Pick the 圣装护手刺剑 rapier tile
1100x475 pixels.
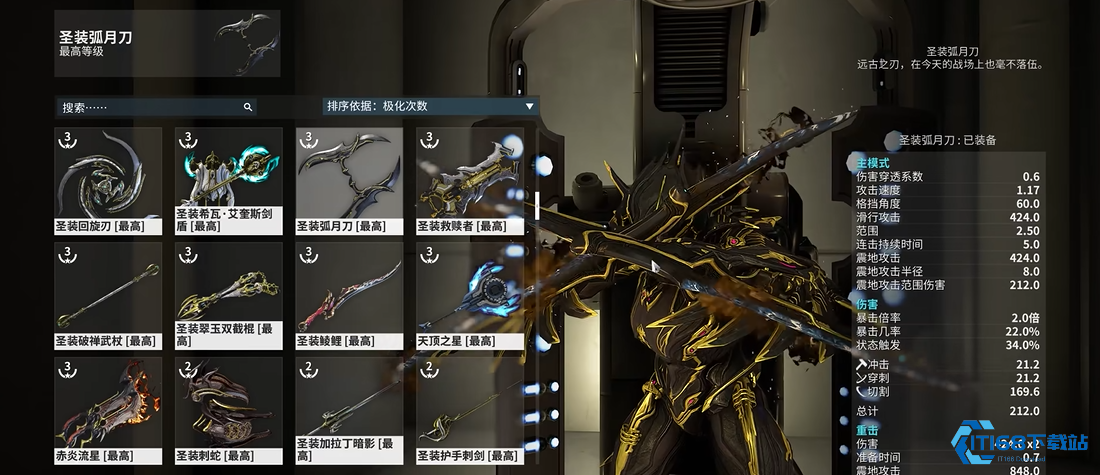(x=470, y=409)
